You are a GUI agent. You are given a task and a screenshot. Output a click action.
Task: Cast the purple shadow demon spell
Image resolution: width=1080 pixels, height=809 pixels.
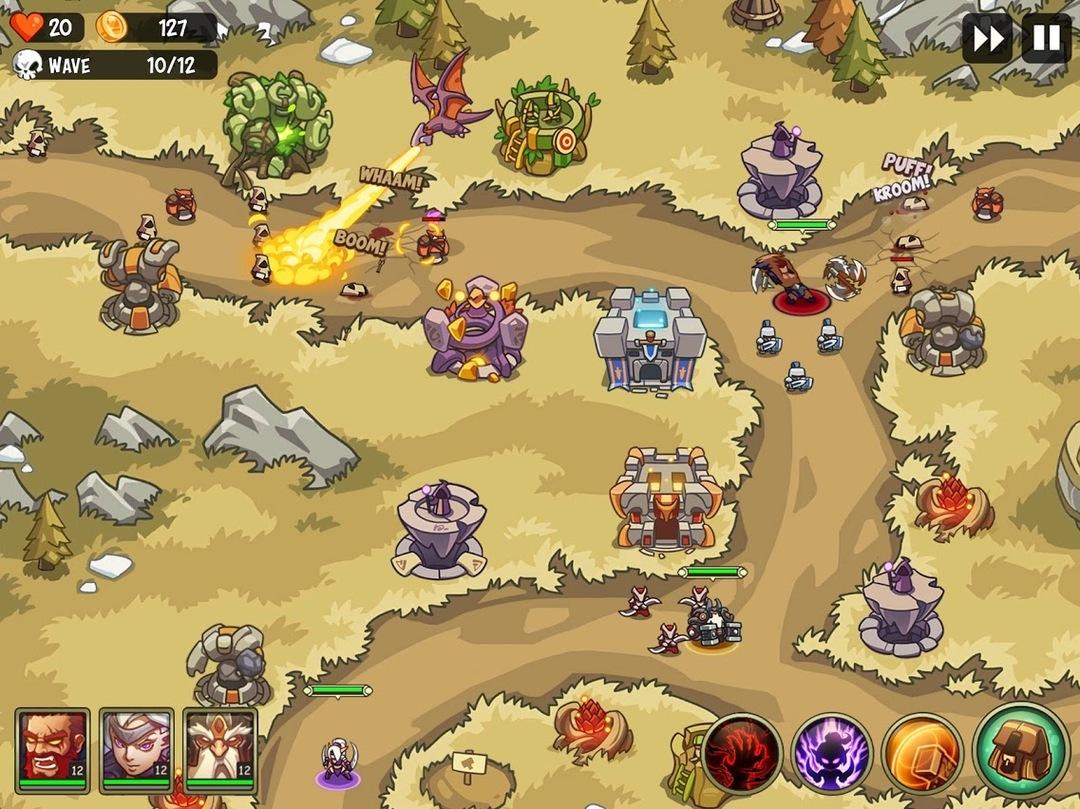(x=832, y=753)
